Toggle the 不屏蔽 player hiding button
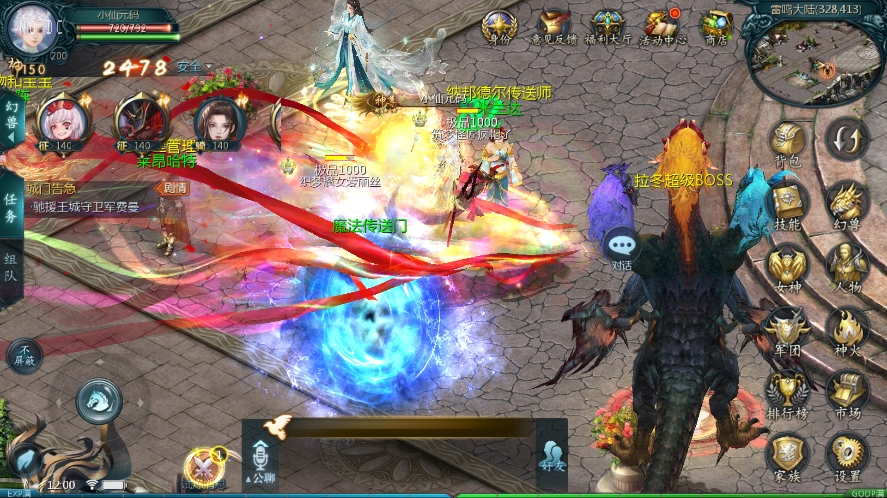The width and height of the screenshot is (887, 498). [x=24, y=355]
